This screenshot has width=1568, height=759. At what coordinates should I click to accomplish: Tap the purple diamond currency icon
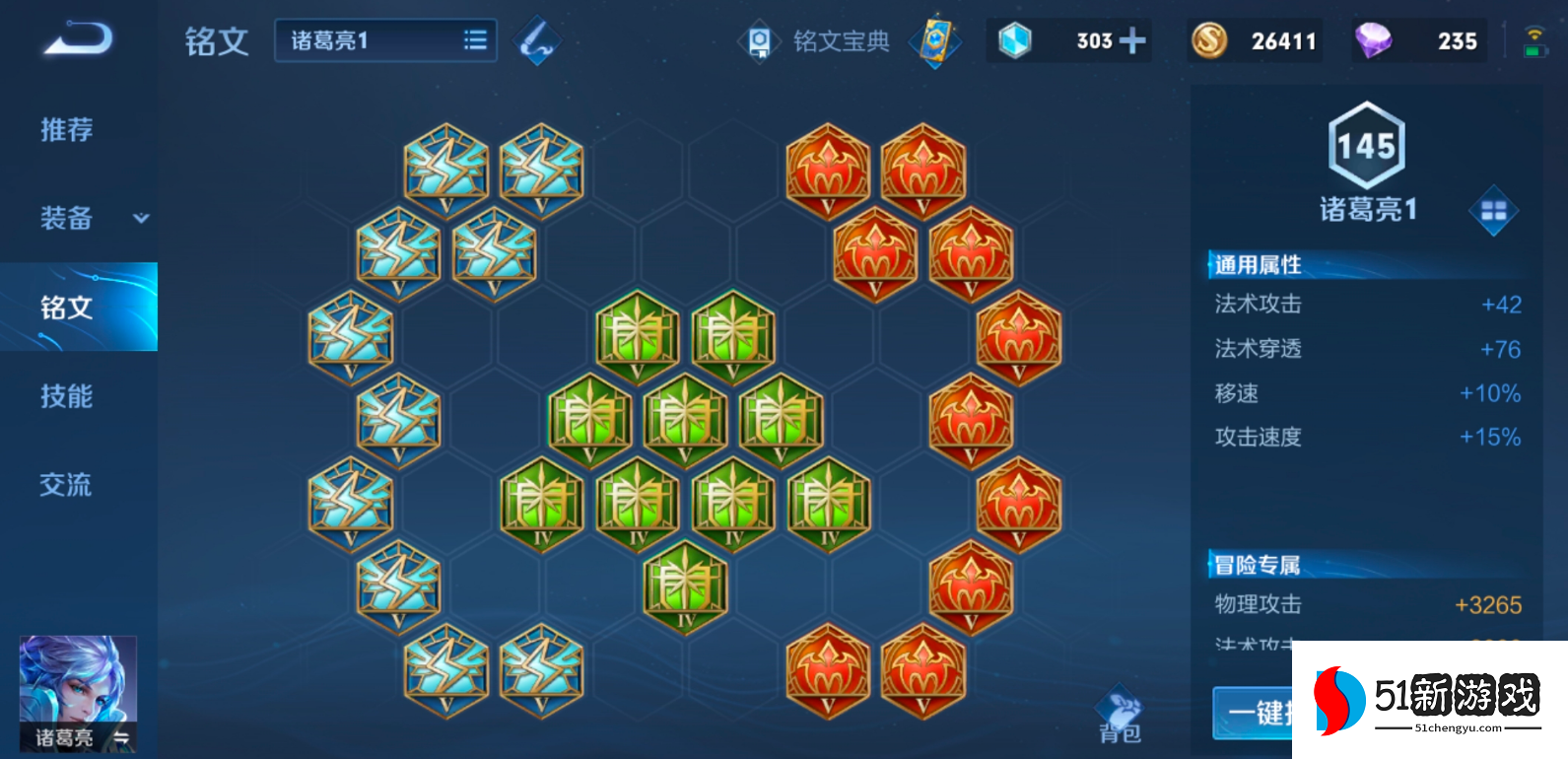coord(1373,40)
